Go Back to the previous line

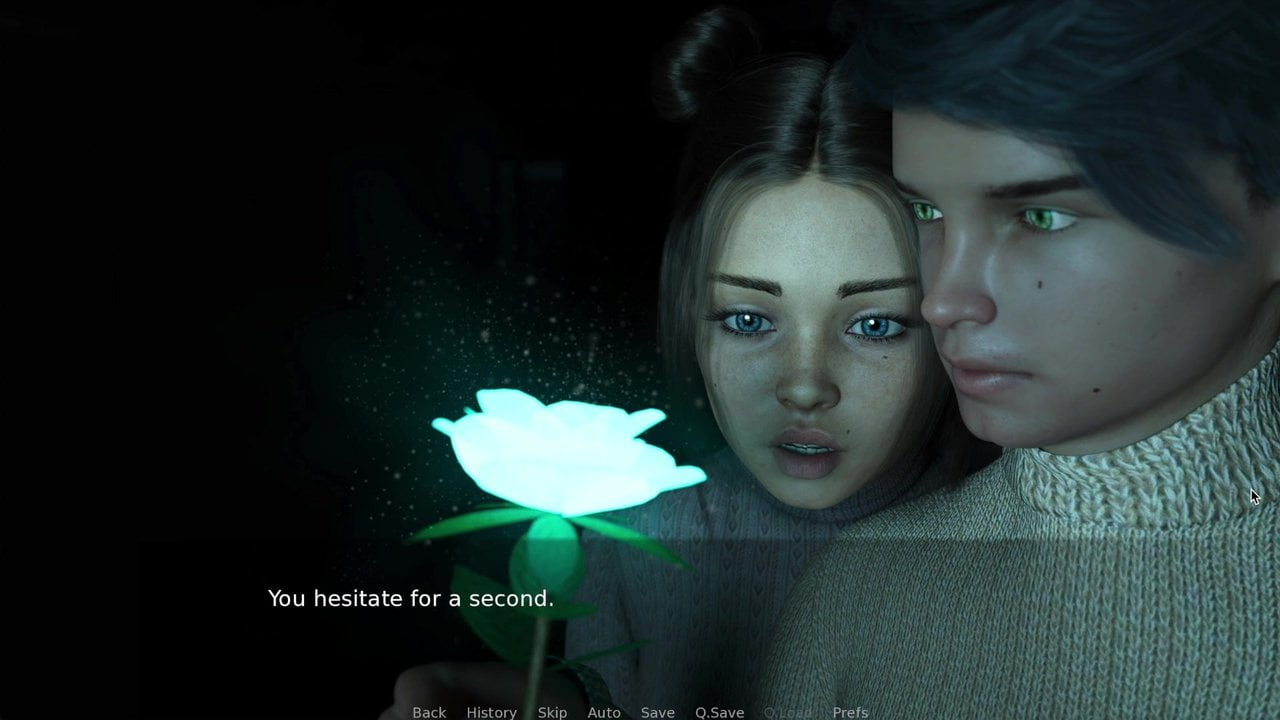429,712
